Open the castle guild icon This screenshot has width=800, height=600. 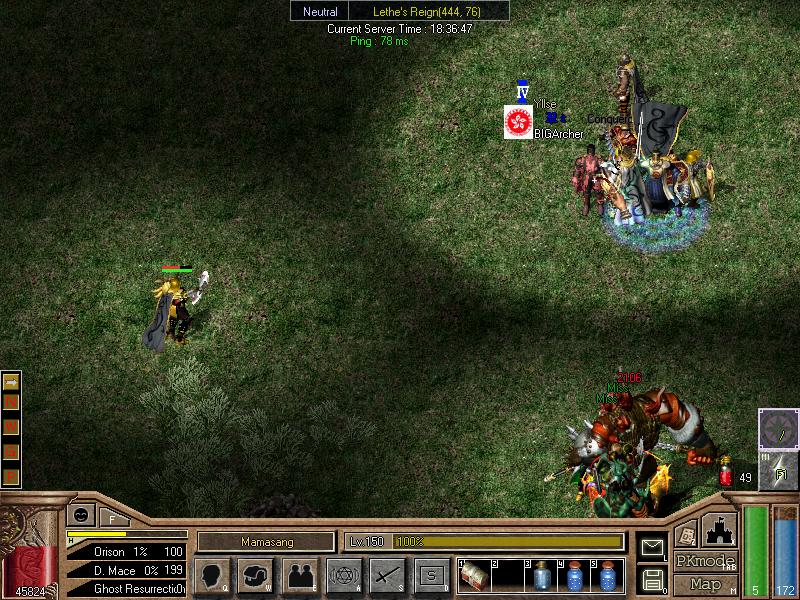point(720,530)
